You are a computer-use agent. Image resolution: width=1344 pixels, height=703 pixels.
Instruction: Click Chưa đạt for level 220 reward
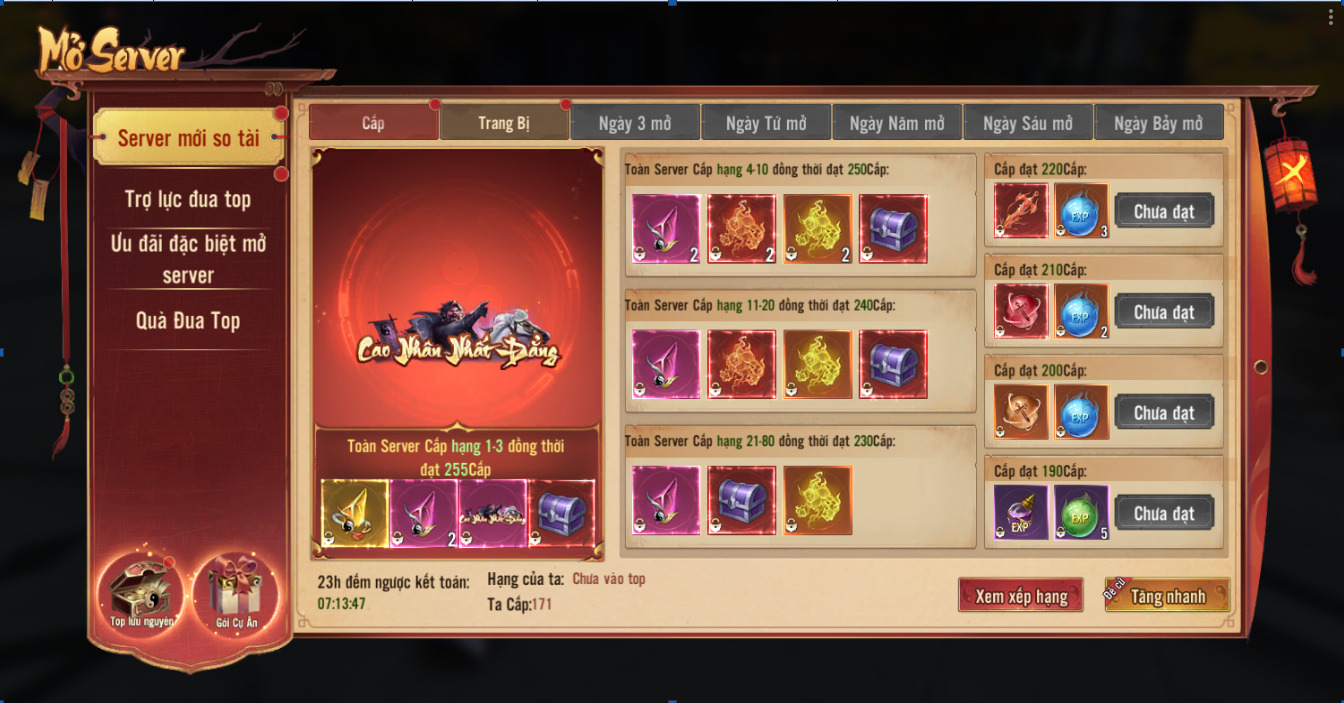point(1164,211)
